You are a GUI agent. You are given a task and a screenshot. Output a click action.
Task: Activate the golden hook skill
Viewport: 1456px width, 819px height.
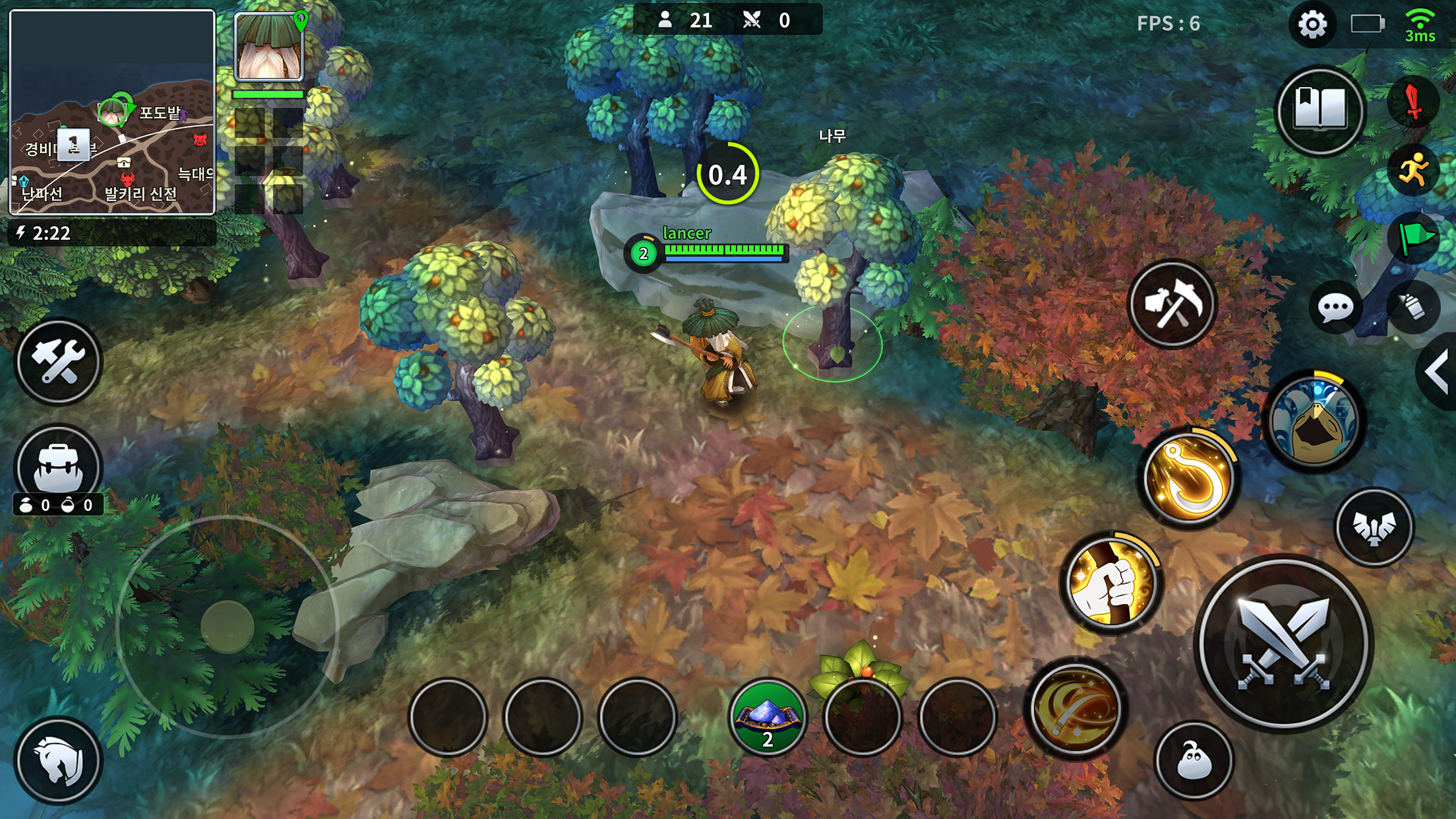1189,479
